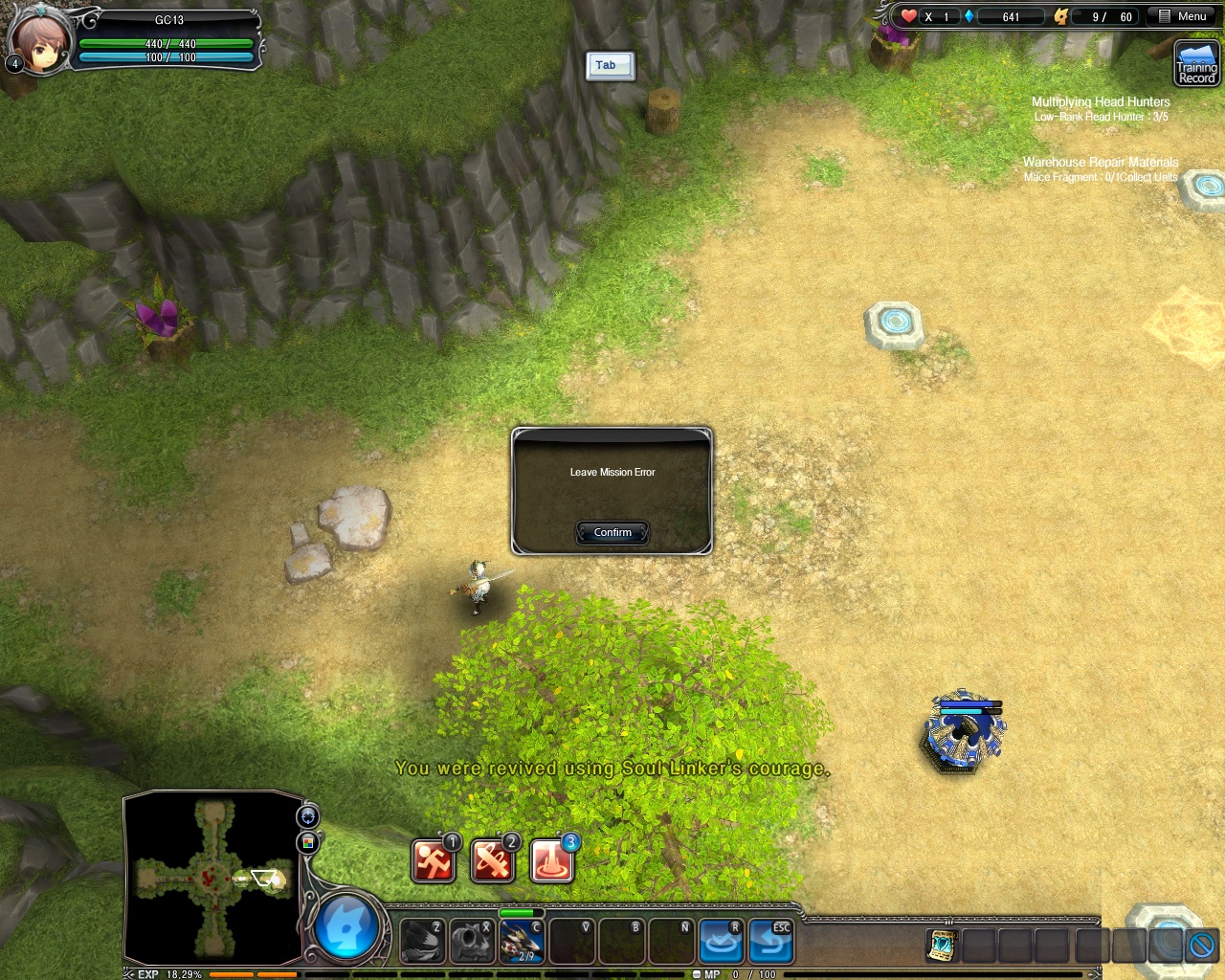Click the crosshair button beside the minimap
This screenshot has width=1225, height=980.
308,816
